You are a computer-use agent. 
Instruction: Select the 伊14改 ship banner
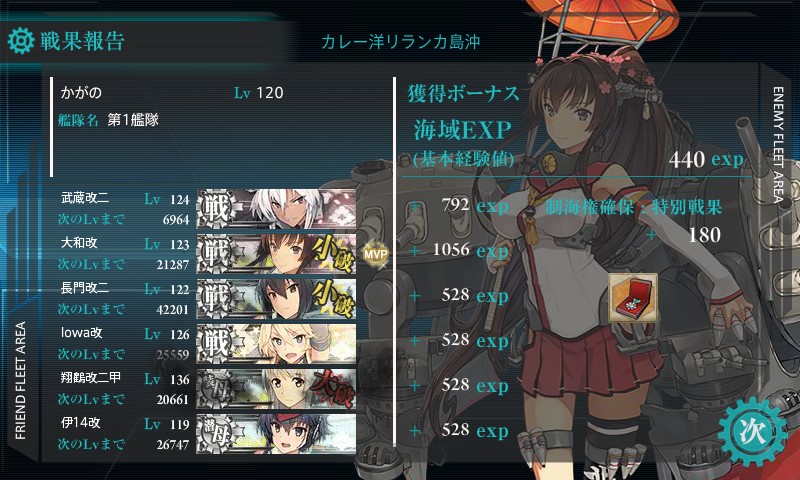pos(277,431)
